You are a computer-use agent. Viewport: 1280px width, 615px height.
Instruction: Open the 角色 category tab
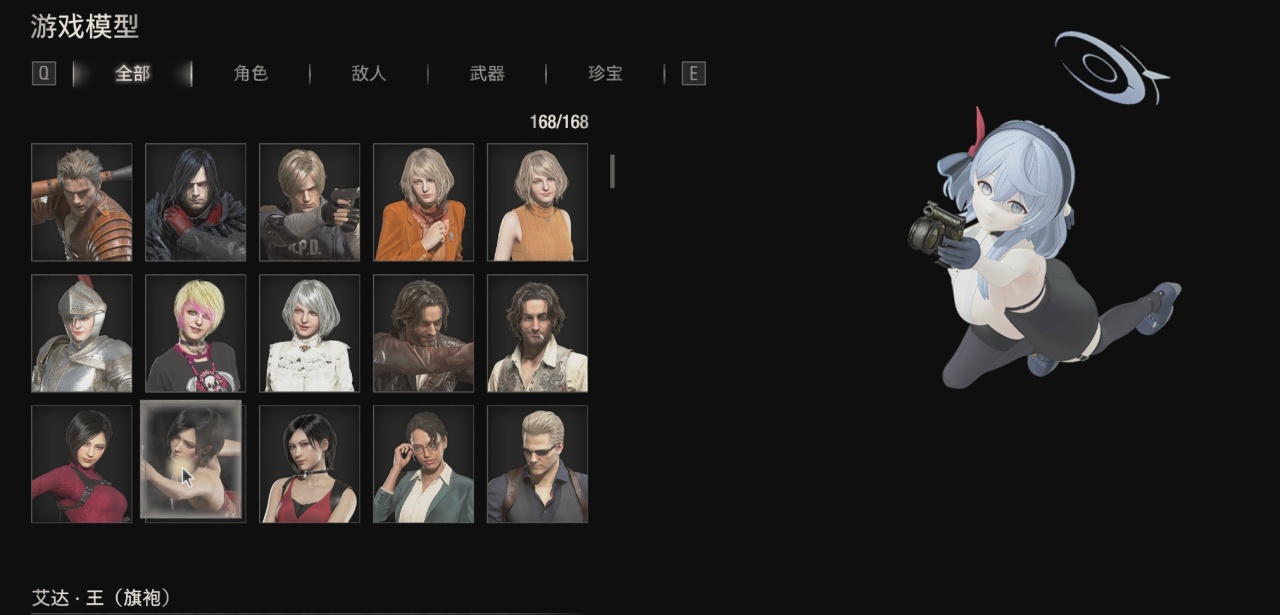tap(251, 73)
